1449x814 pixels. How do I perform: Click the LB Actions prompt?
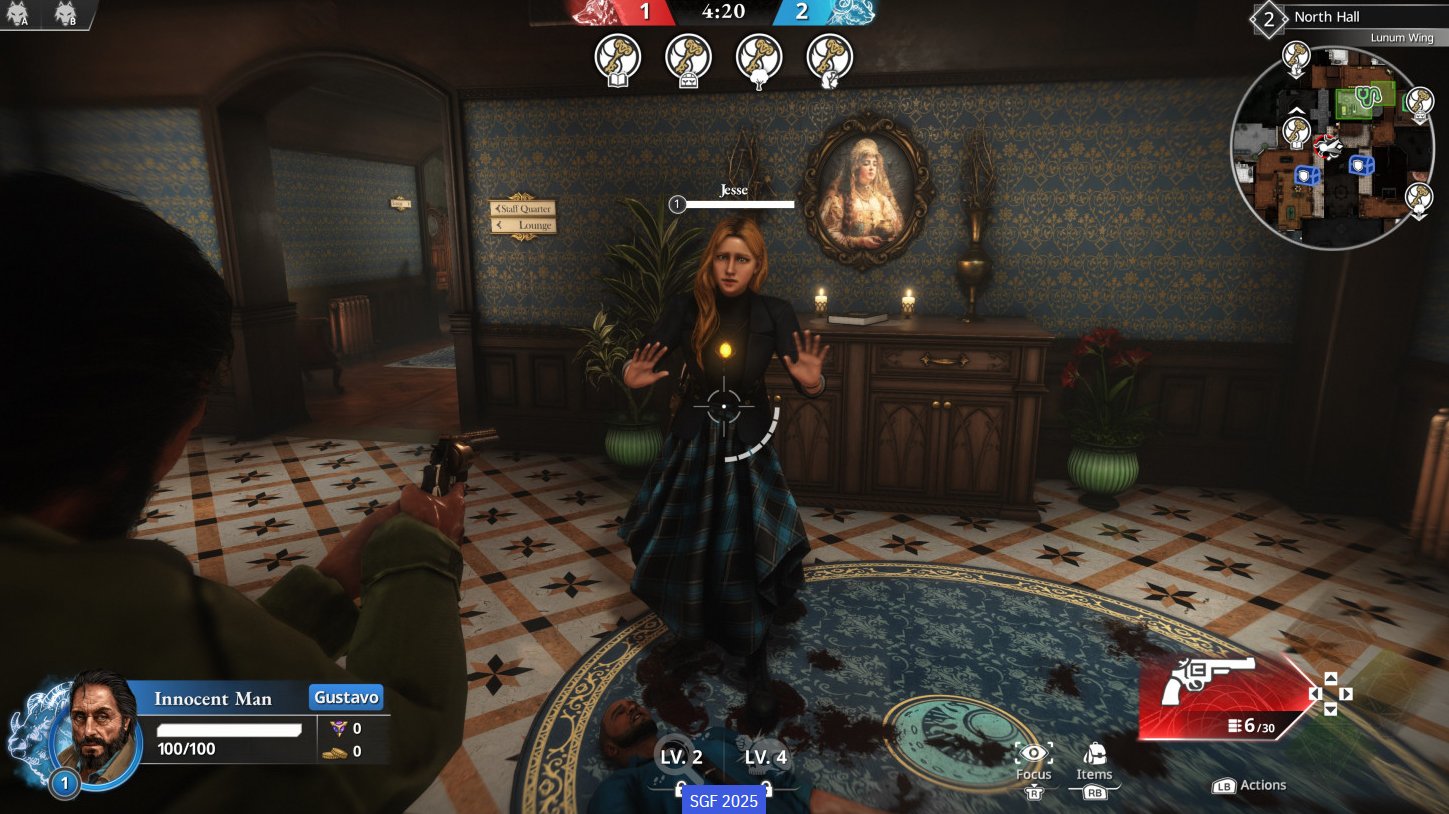[x=1249, y=785]
